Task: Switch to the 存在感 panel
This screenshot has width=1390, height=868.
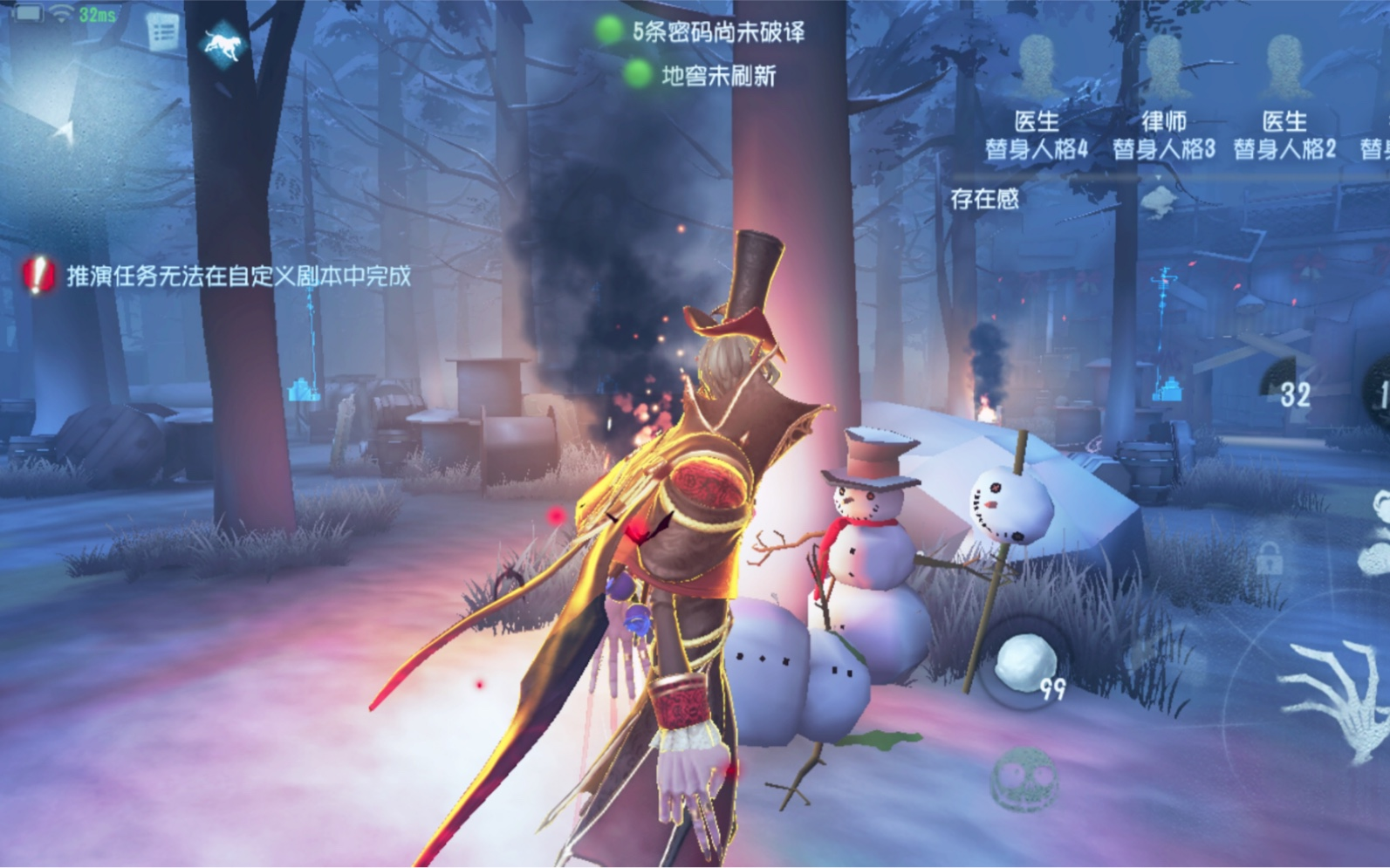Action: [984, 199]
